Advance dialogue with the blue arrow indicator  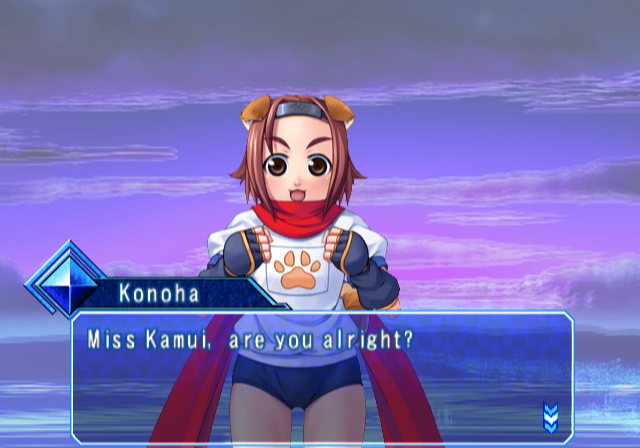pyautogui.click(x=549, y=415)
